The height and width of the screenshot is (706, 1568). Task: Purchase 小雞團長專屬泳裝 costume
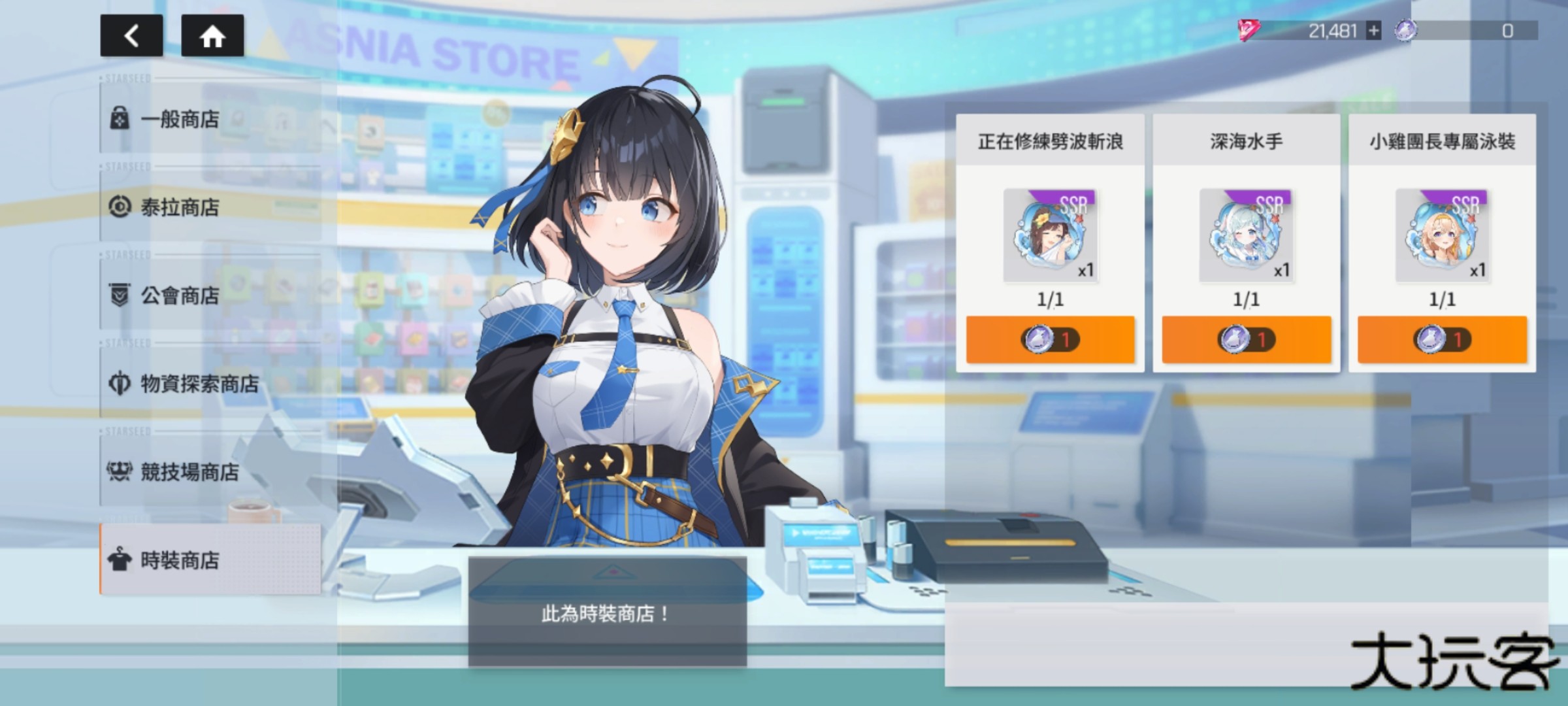1440,341
